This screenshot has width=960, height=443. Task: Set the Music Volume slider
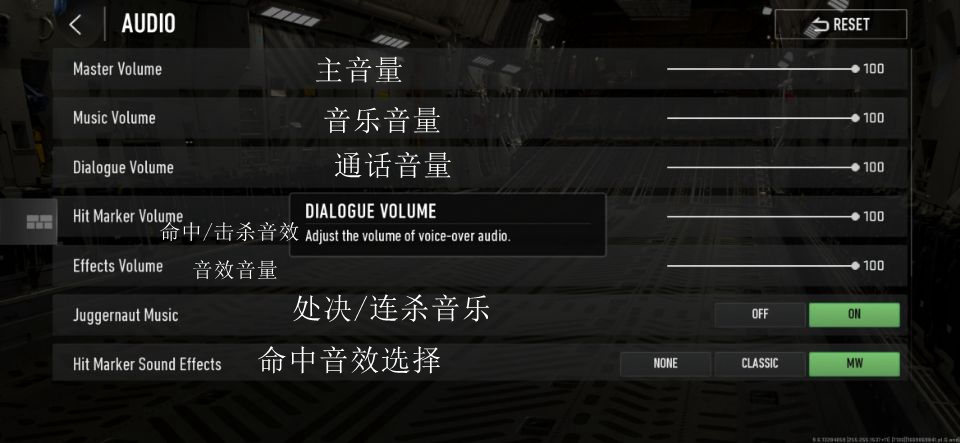761,118
